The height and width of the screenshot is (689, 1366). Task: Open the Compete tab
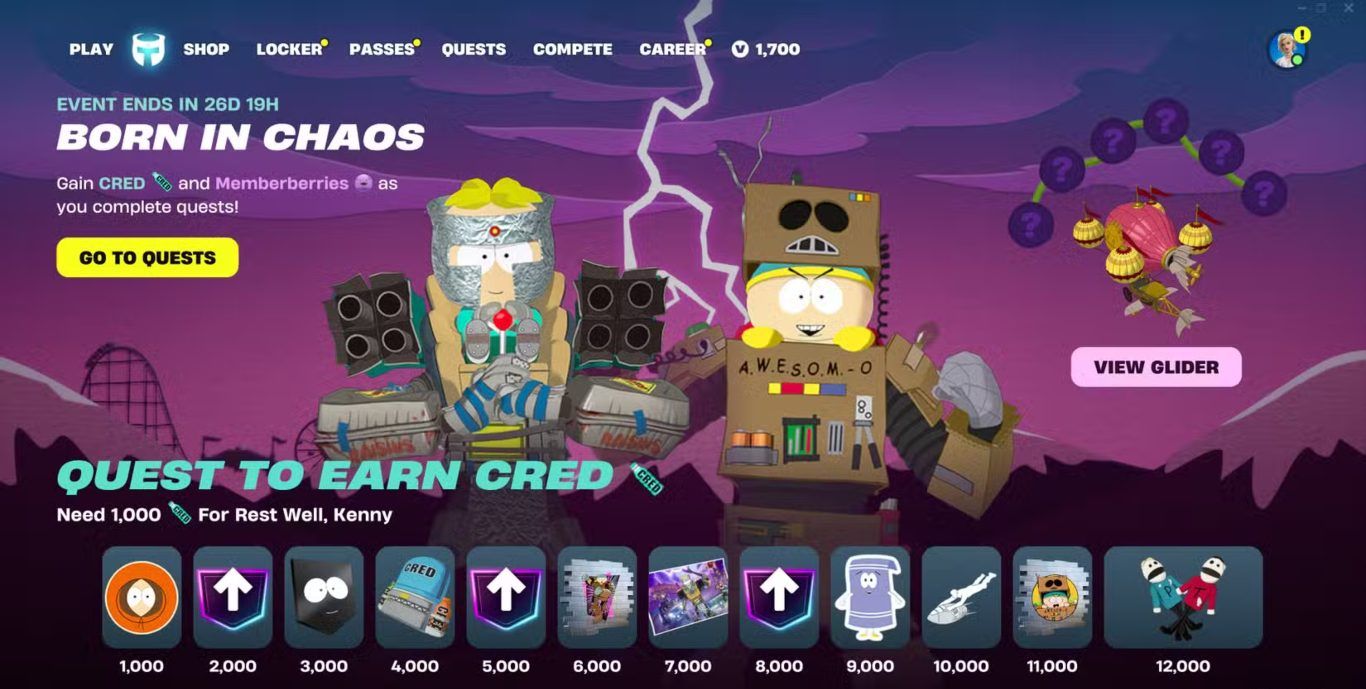click(x=573, y=49)
